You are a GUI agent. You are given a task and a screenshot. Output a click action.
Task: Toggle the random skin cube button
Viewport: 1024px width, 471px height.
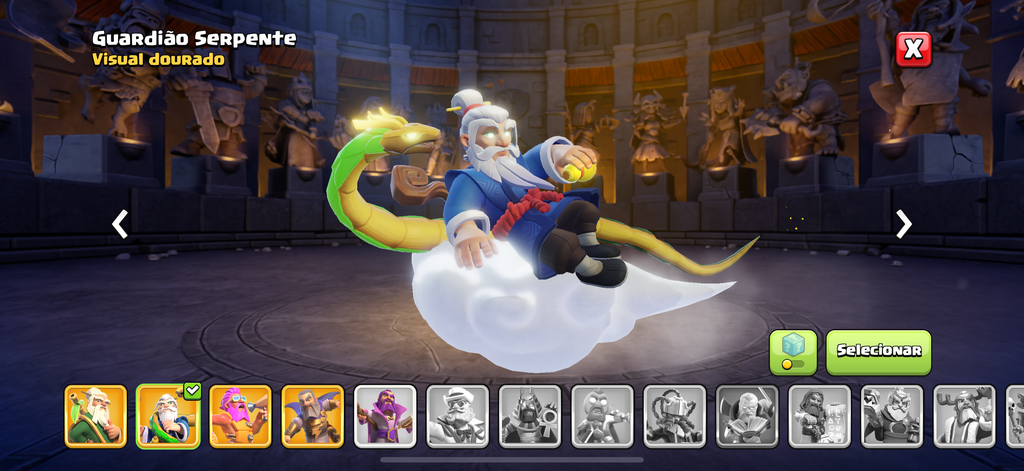(792, 351)
